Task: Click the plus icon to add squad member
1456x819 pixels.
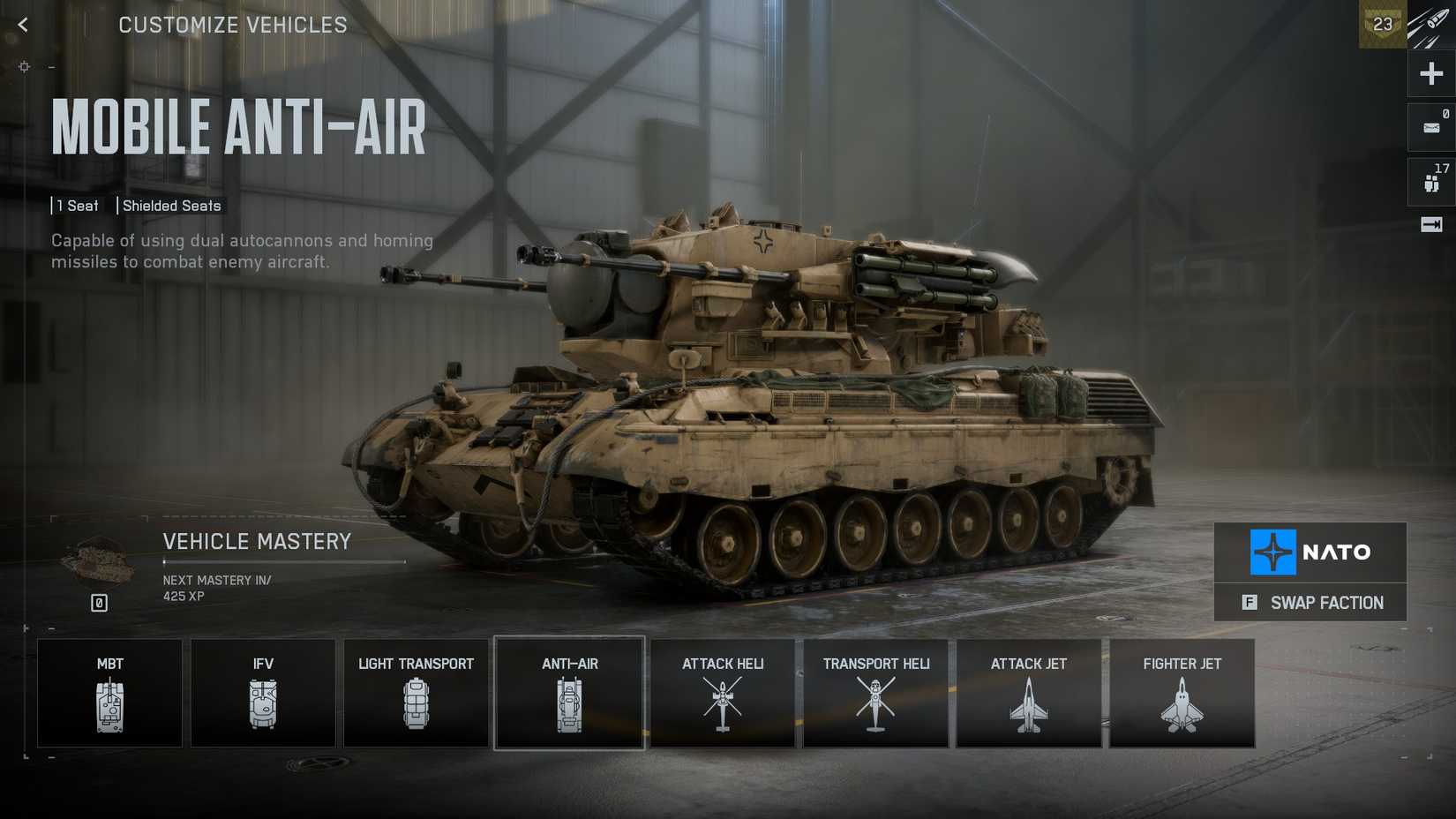Action: pyautogui.click(x=1429, y=73)
